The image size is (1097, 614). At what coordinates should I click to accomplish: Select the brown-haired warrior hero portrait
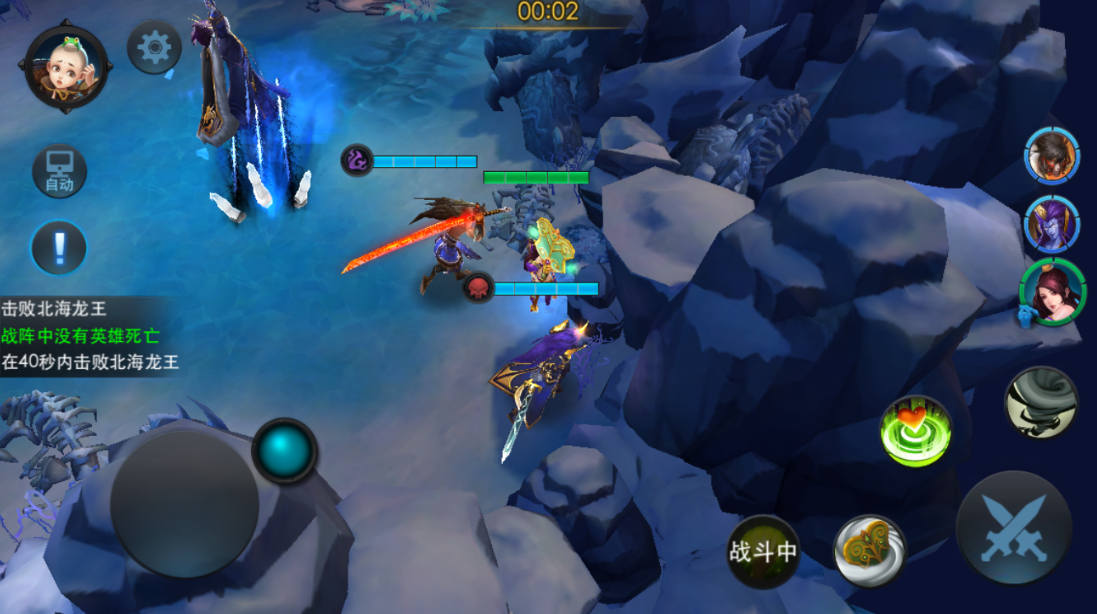point(1051,156)
